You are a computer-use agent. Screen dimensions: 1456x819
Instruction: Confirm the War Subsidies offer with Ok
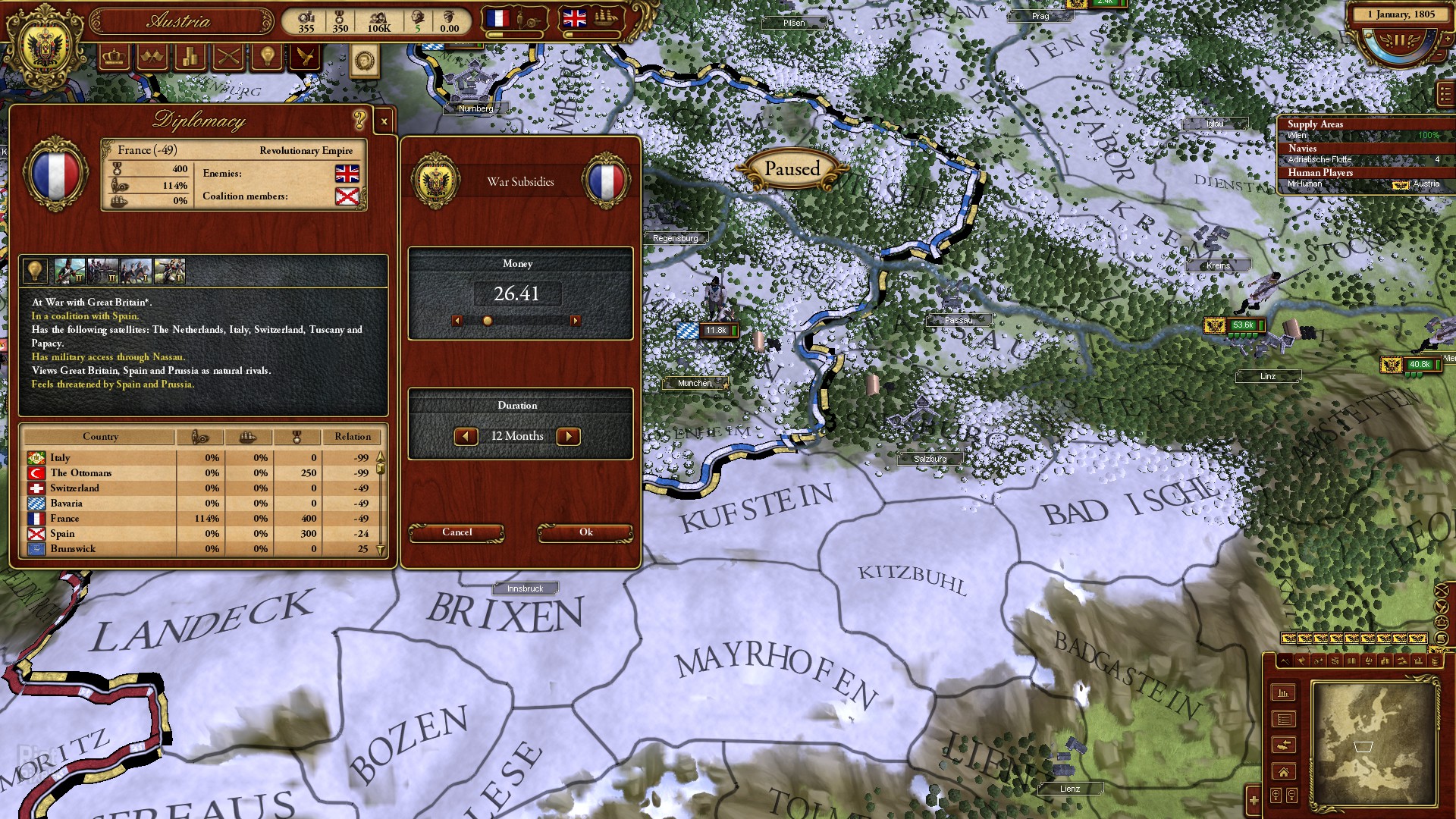pos(585,532)
